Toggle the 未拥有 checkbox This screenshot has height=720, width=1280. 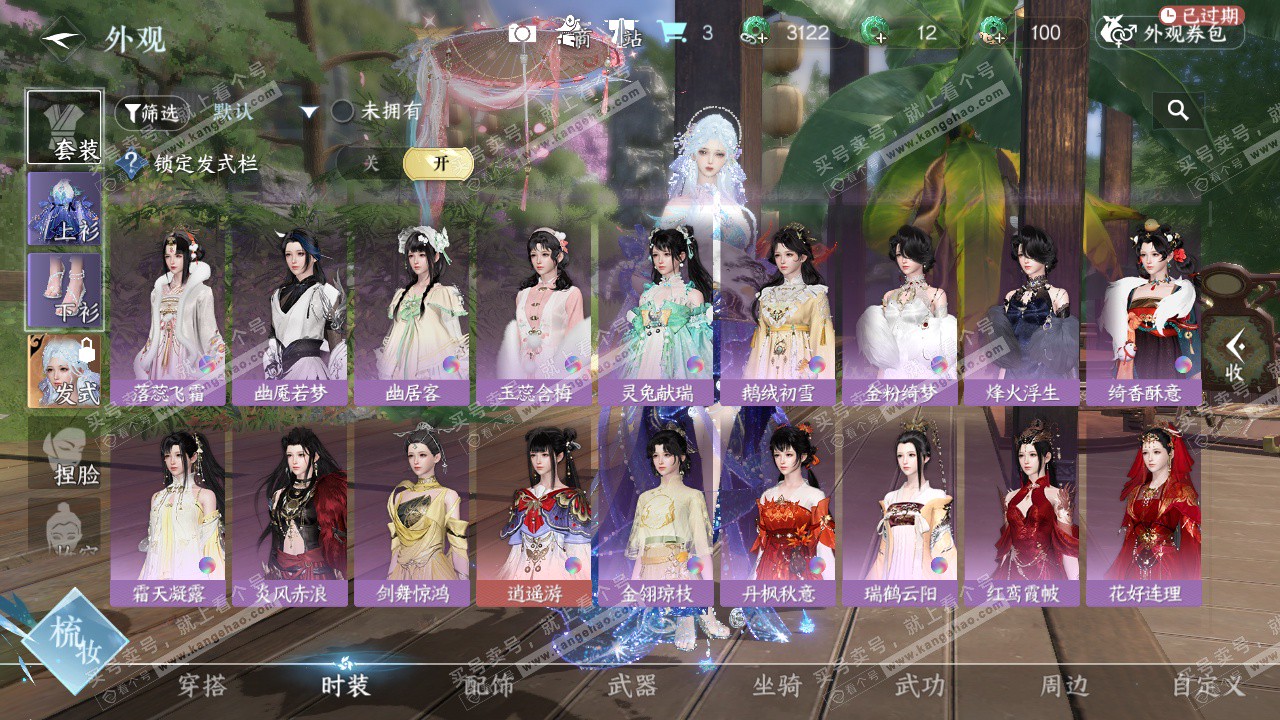click(343, 112)
